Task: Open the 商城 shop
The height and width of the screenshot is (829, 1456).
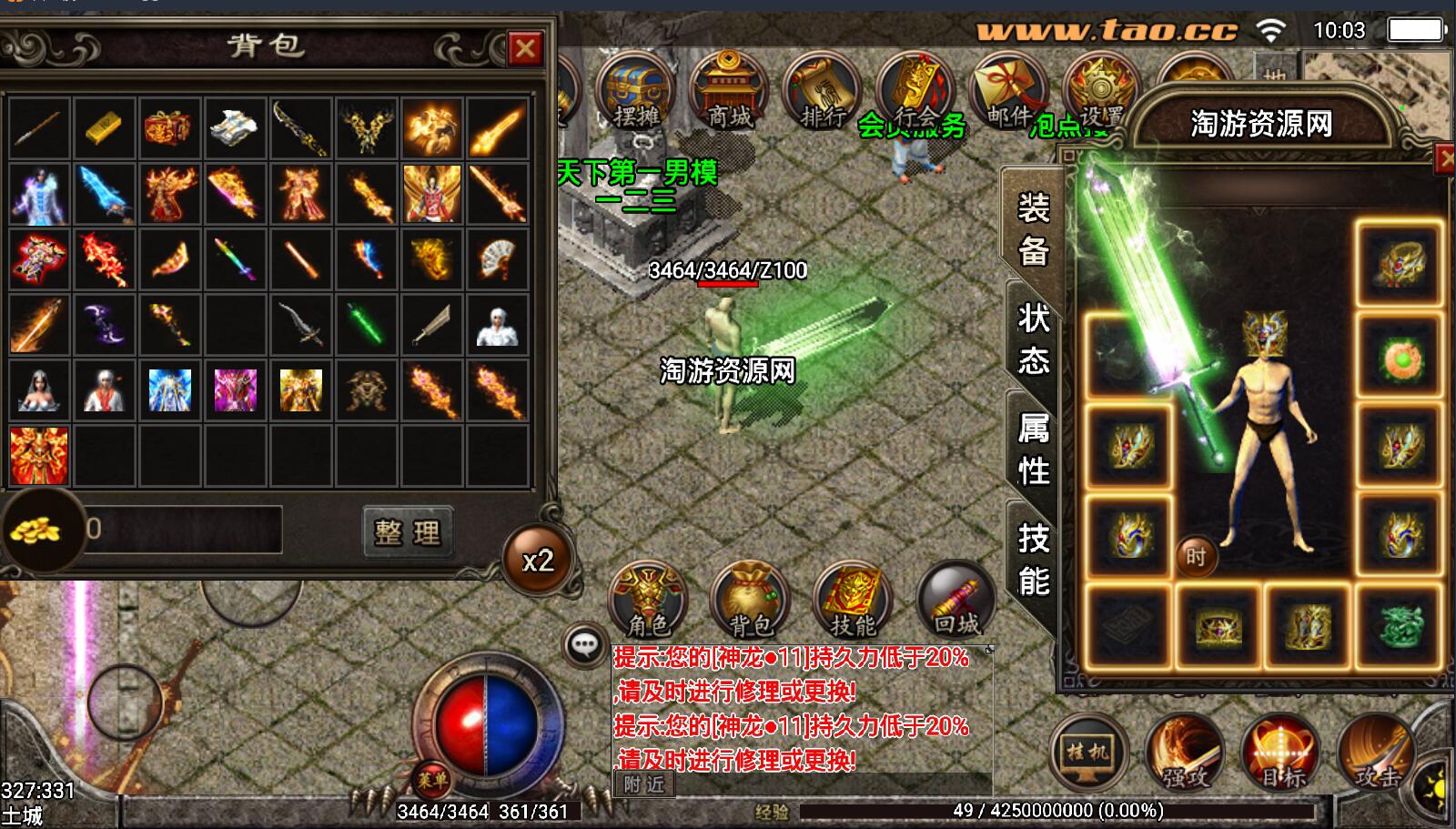Action: (729, 92)
